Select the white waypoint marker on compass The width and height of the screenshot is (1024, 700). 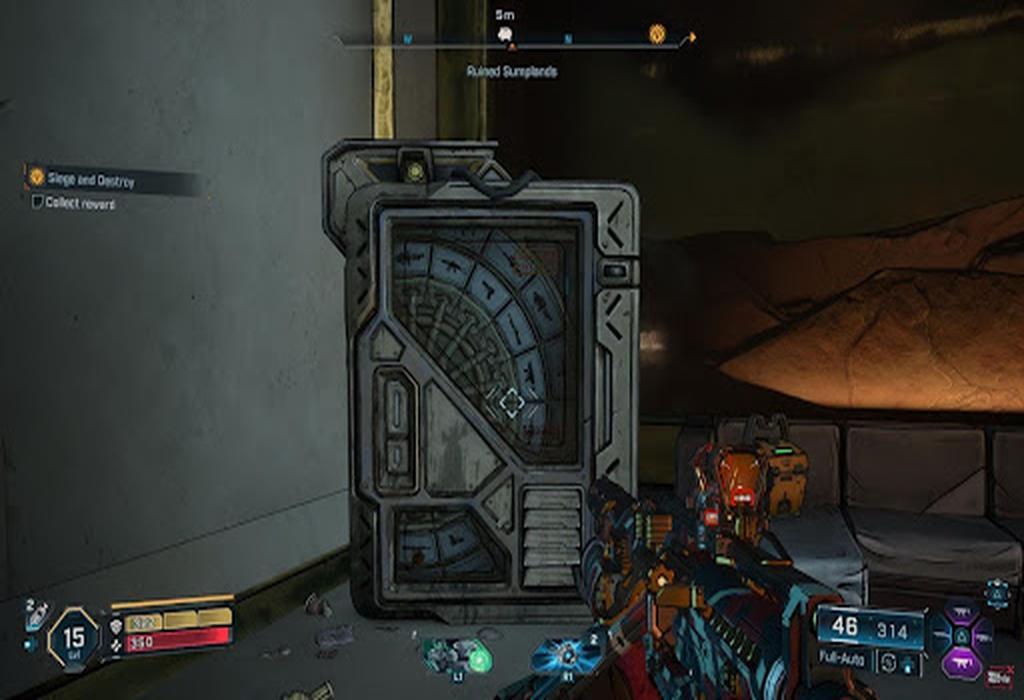pos(505,34)
